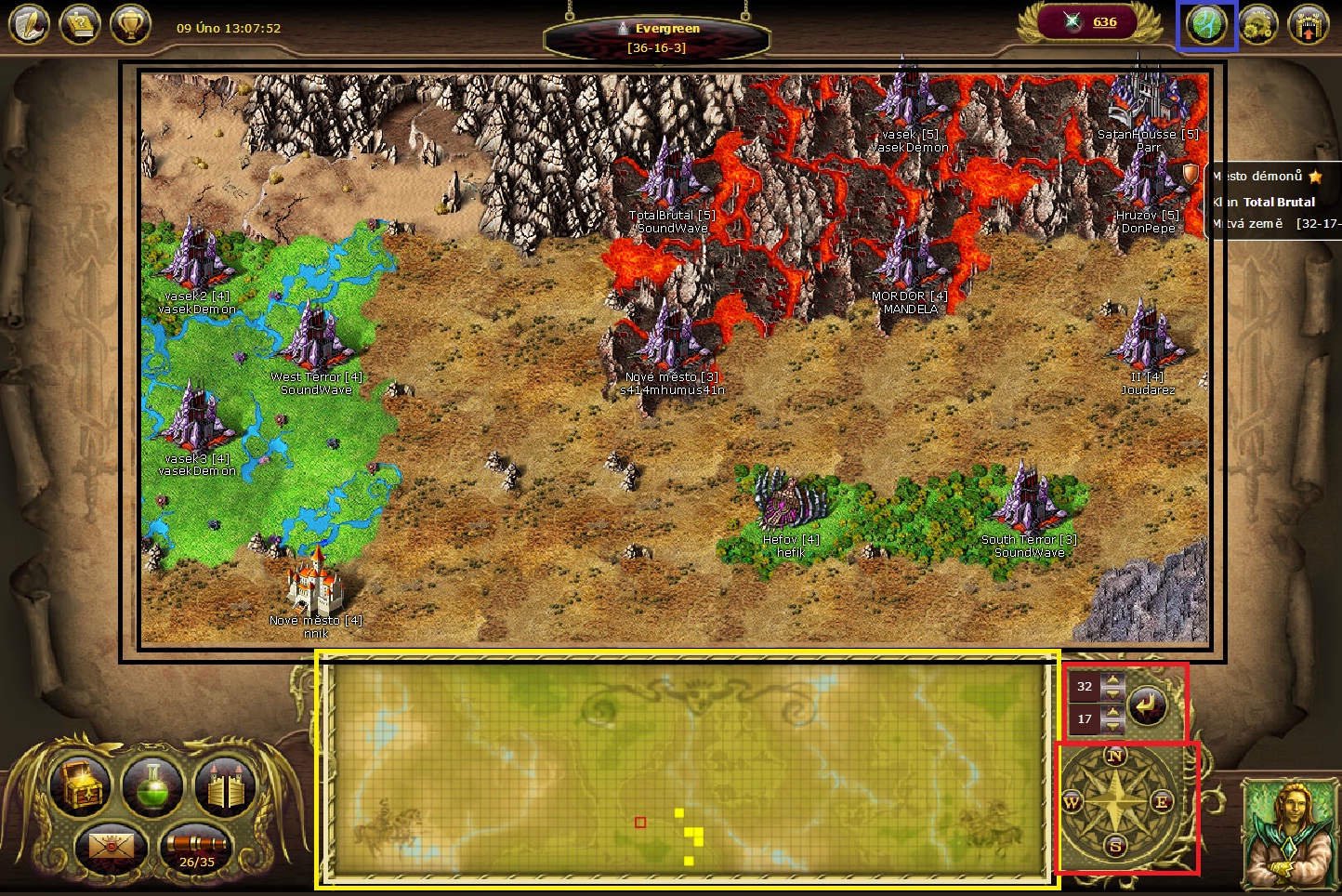Click the spyglass button showing 26/35
Image resolution: width=1342 pixels, height=896 pixels.
click(x=196, y=849)
